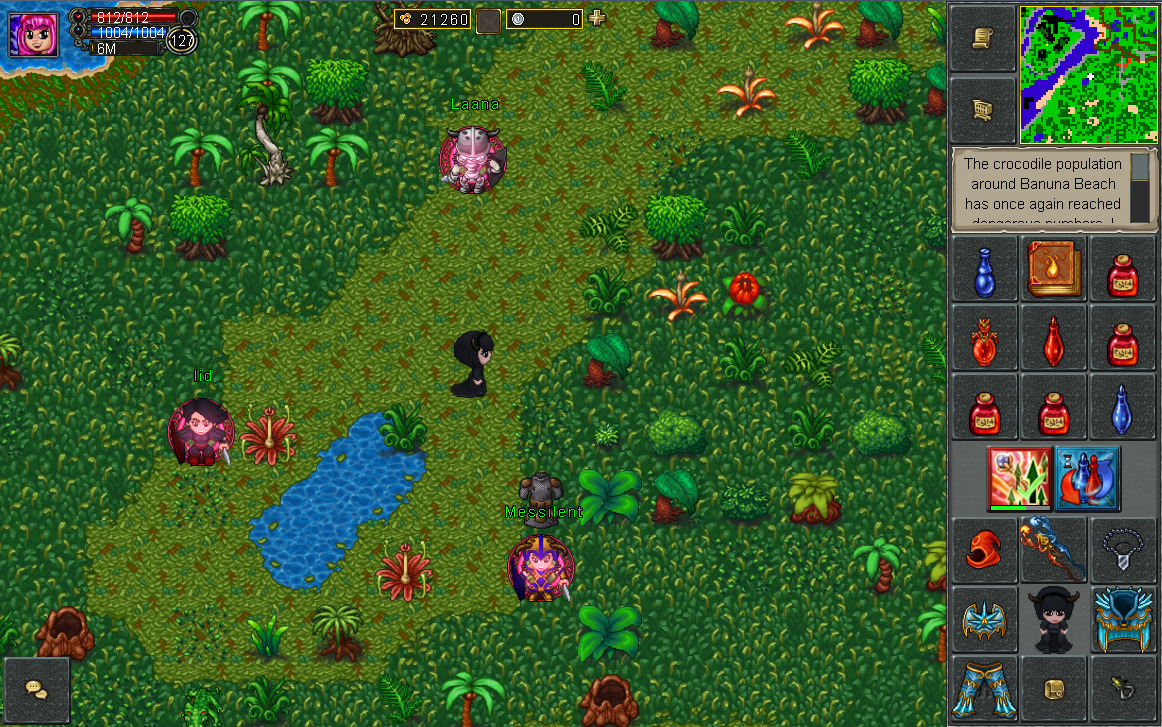Click the gold plus button to add coins
1162x727 pixels.
[x=597, y=18]
